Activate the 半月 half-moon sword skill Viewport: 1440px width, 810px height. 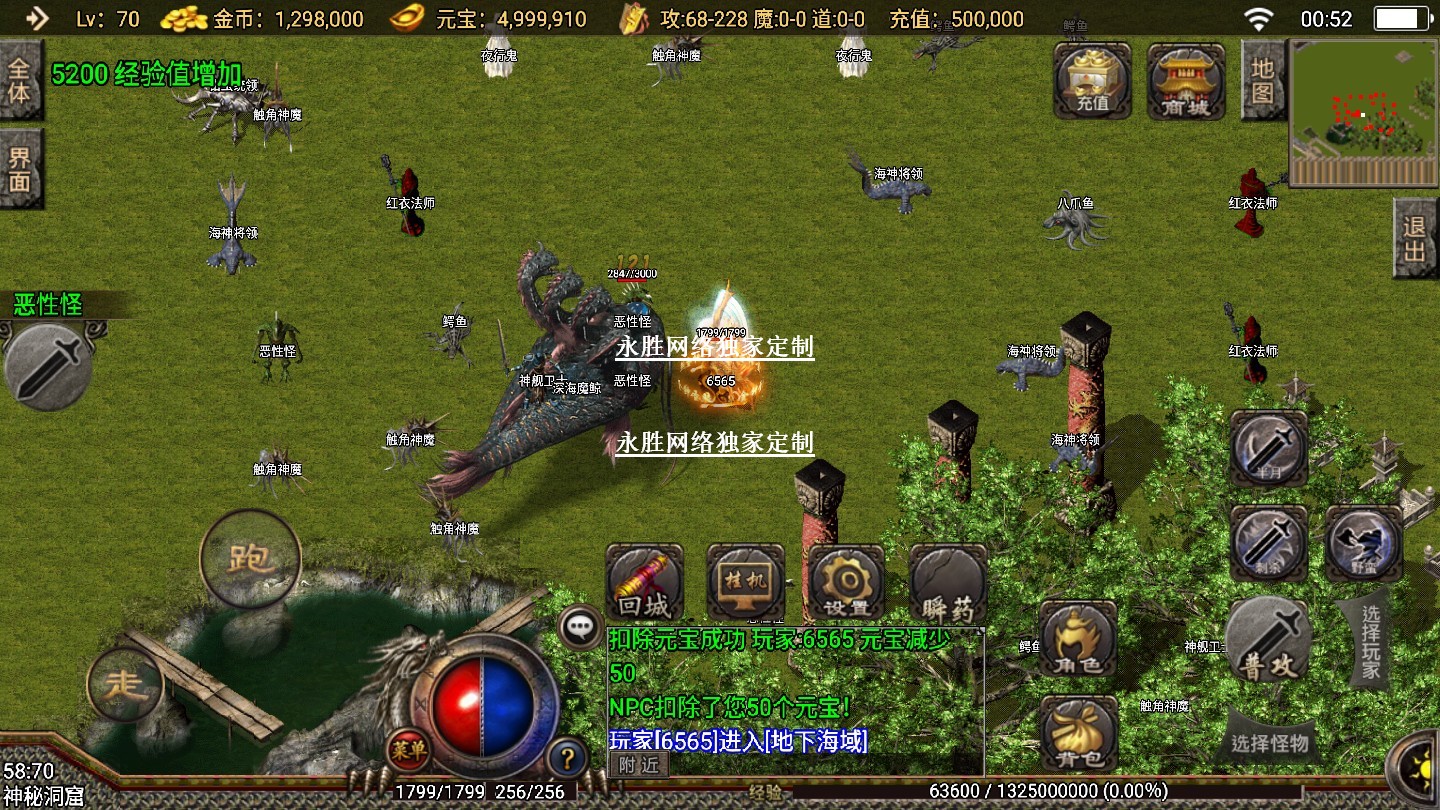coord(1268,449)
